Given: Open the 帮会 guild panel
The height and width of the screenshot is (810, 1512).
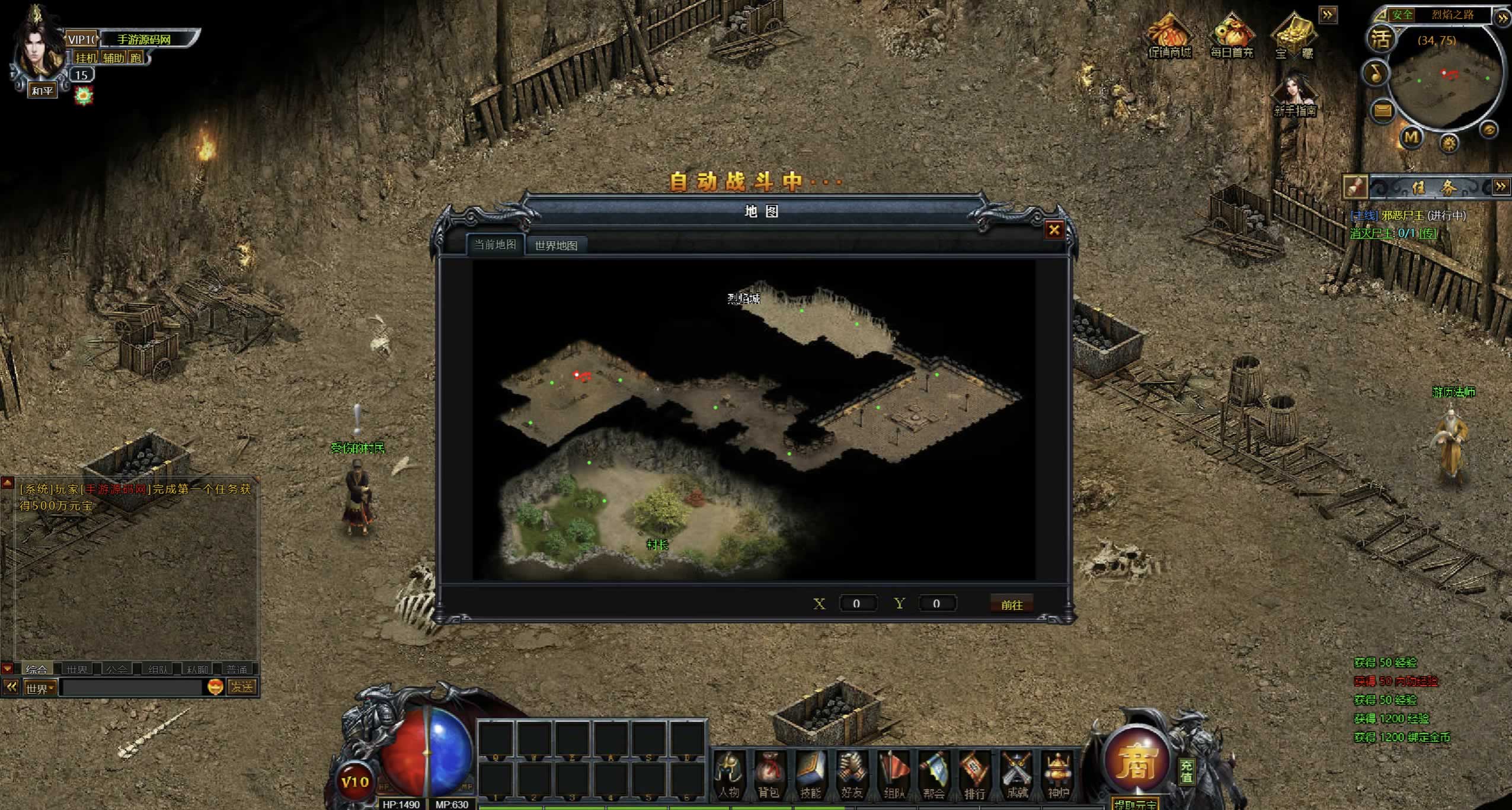Looking at the screenshot, I should point(934,774).
